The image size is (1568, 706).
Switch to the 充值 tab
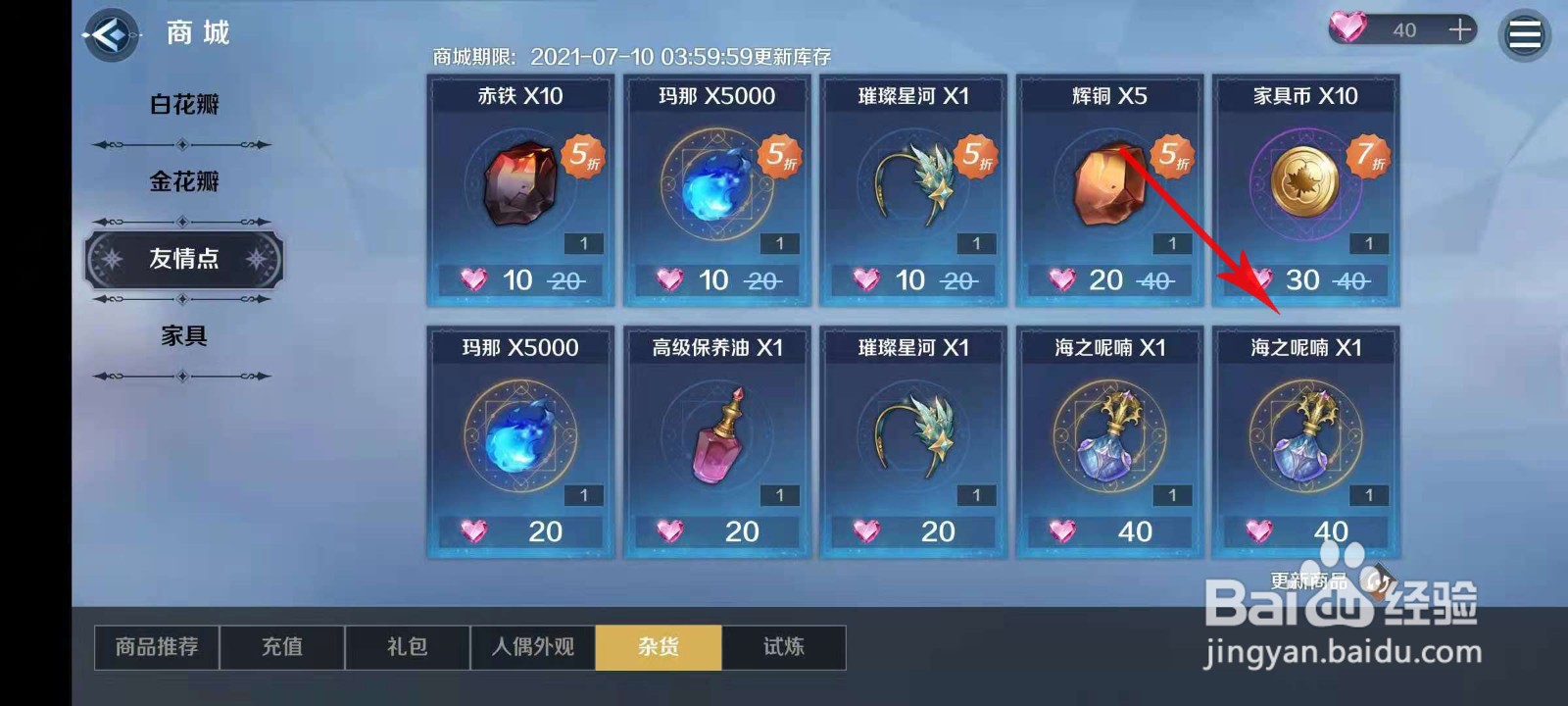282,647
